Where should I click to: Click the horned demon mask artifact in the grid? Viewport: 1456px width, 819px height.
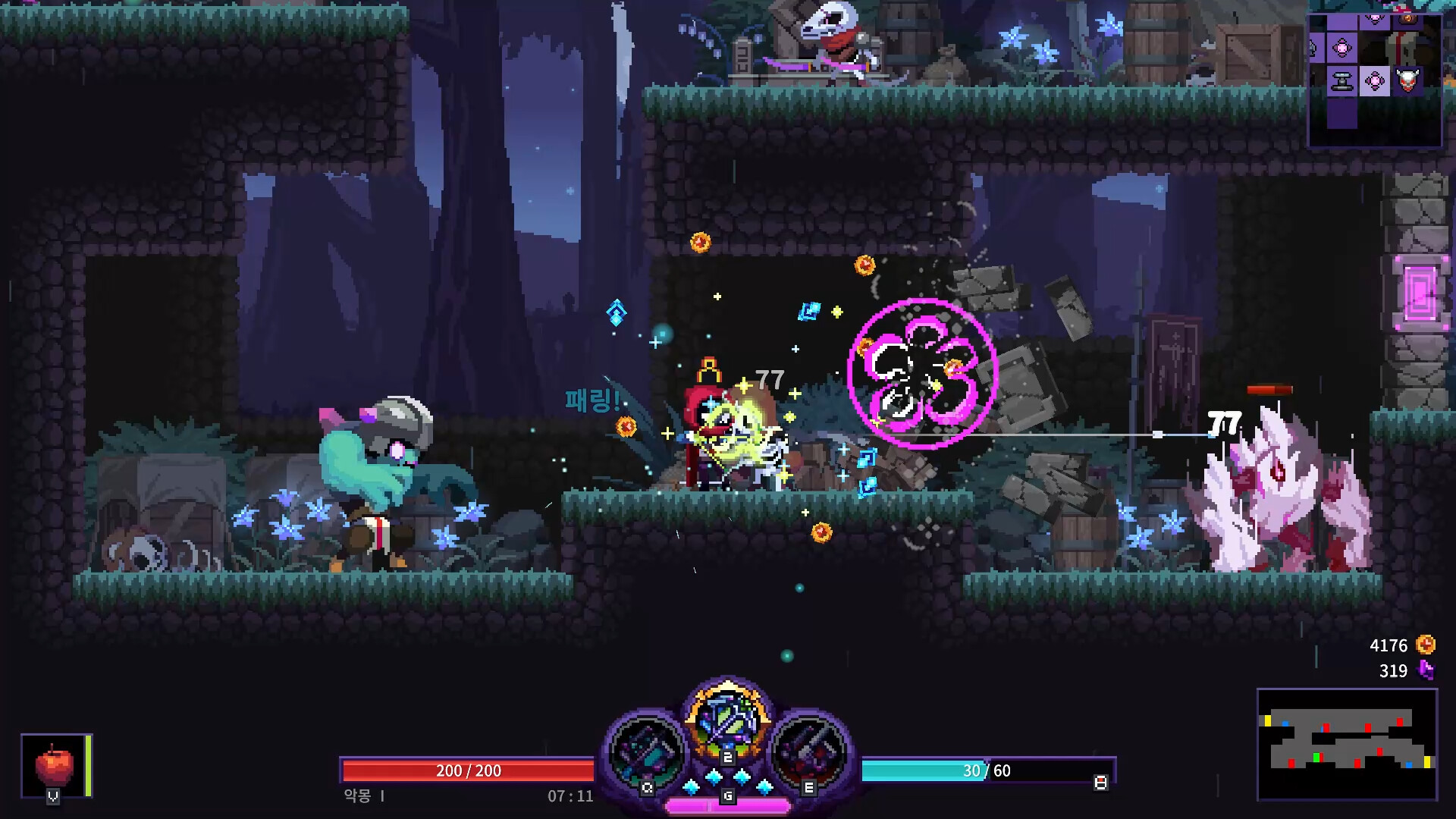coord(1409,79)
